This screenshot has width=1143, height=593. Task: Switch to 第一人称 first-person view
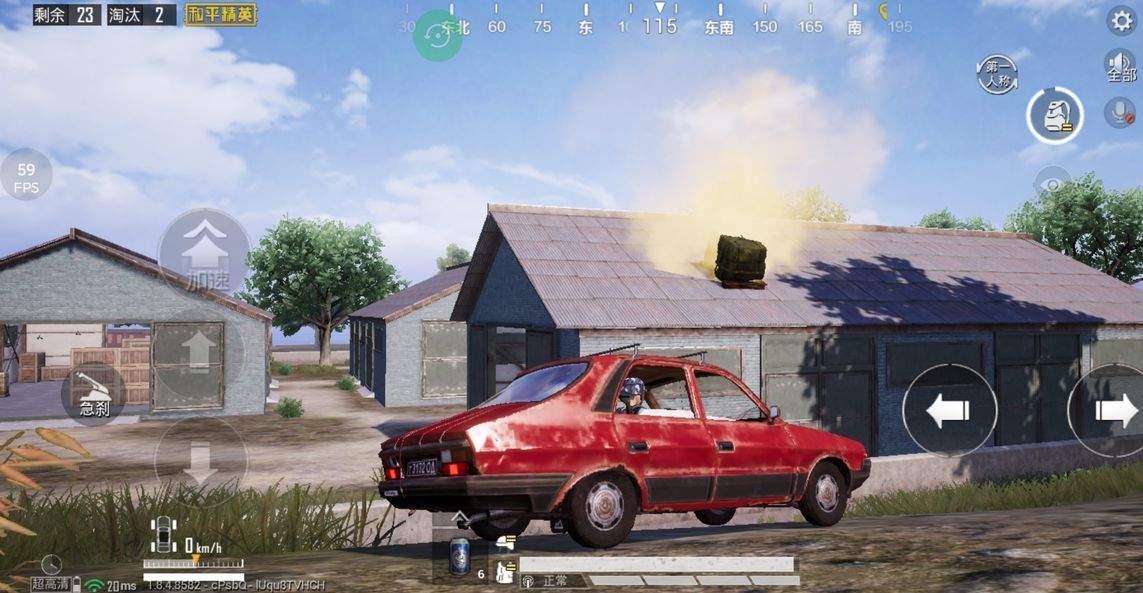click(997, 76)
